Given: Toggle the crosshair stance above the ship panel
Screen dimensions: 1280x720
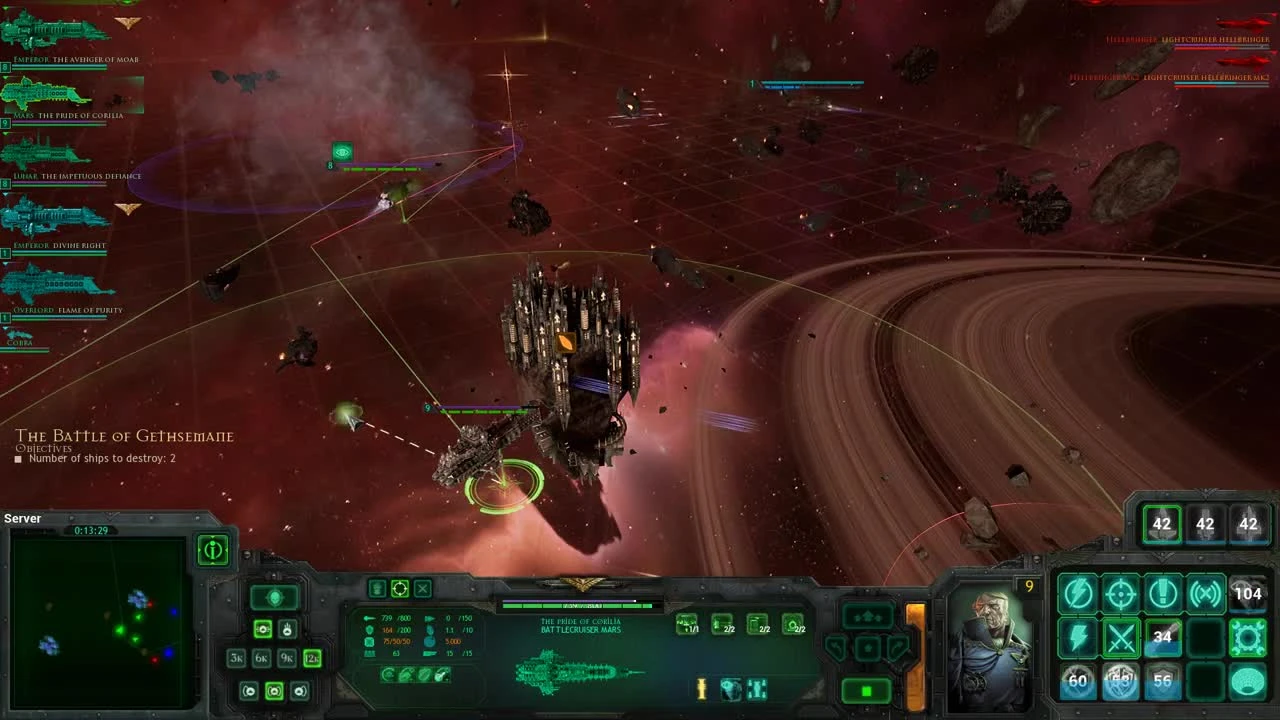Looking at the screenshot, I should click(x=400, y=588).
